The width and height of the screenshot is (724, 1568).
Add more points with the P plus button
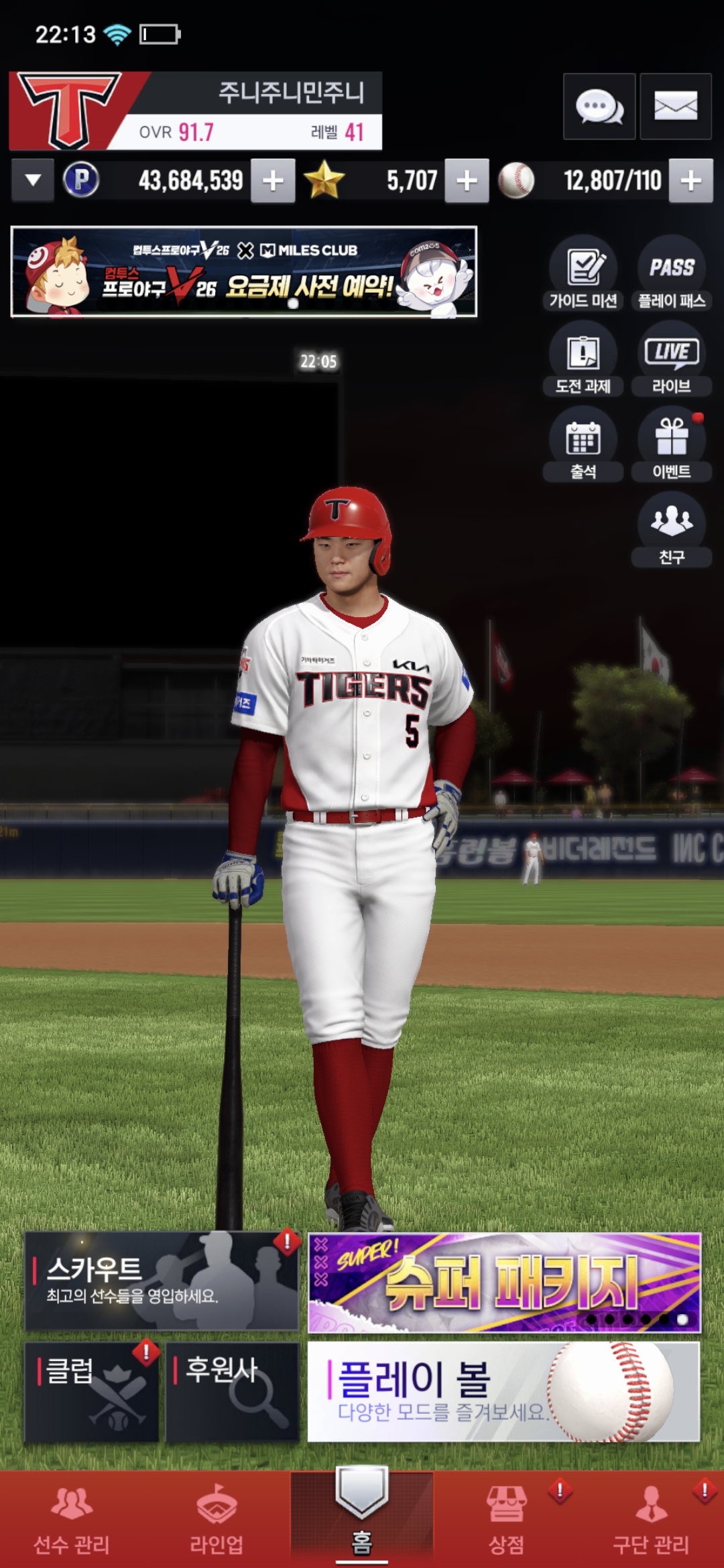273,180
